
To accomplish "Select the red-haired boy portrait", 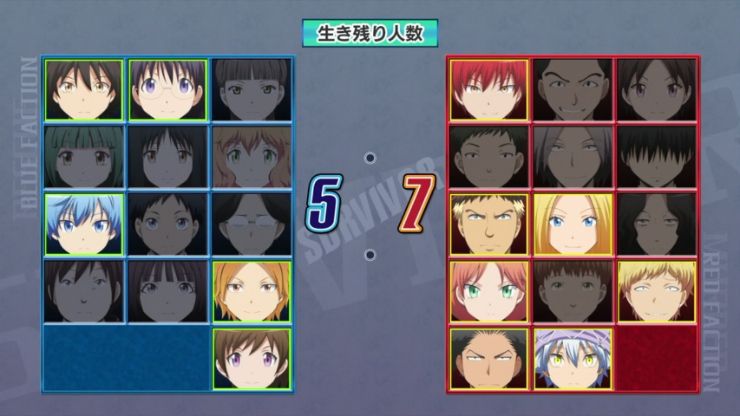I will 489,89.
